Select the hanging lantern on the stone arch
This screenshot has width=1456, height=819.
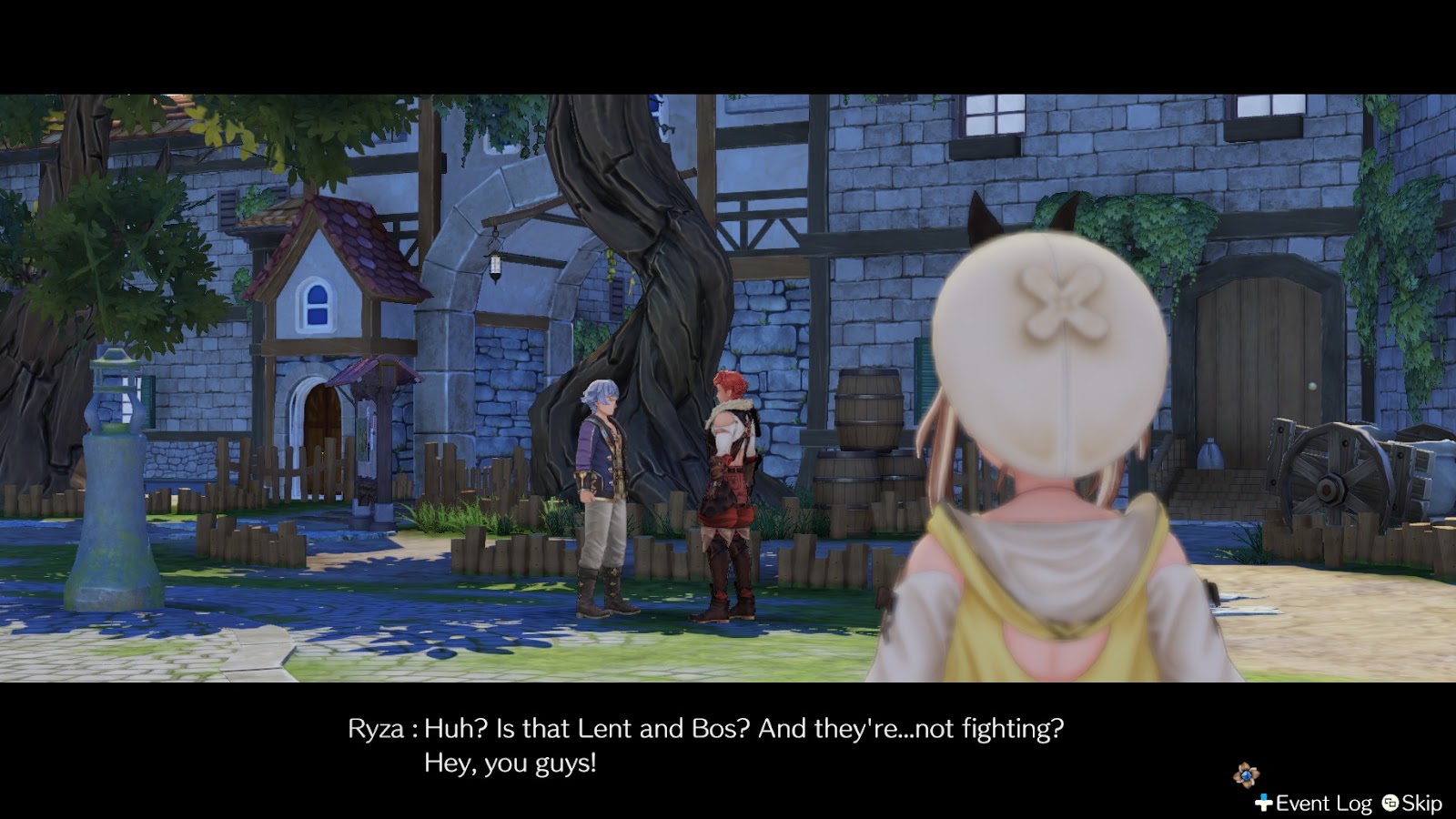(x=497, y=263)
